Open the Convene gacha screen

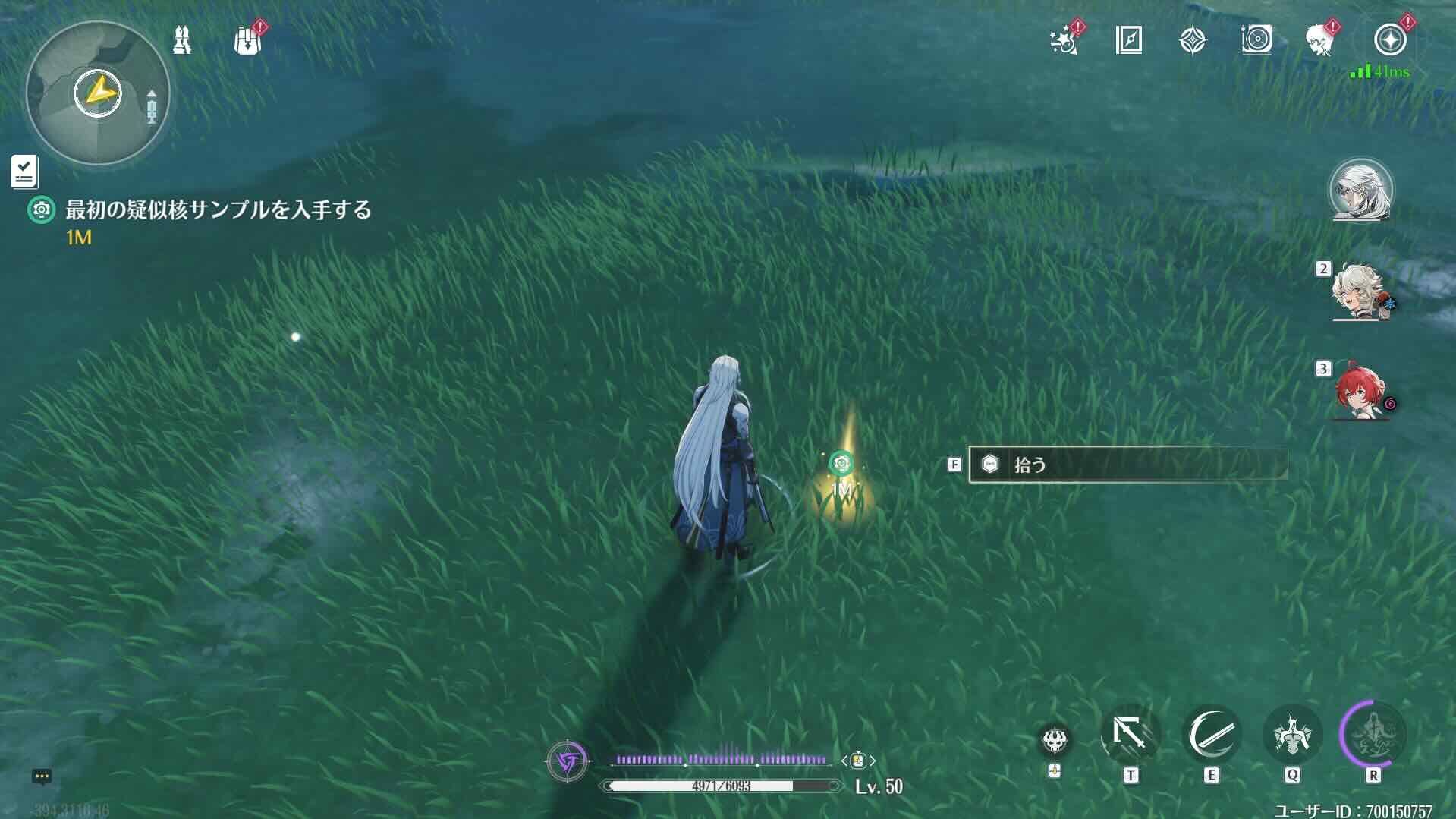(x=1193, y=42)
